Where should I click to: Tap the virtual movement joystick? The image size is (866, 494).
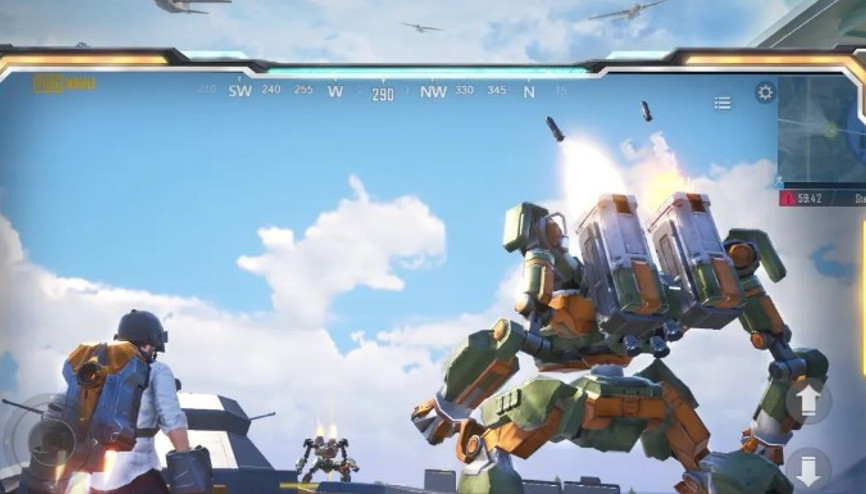[47, 440]
